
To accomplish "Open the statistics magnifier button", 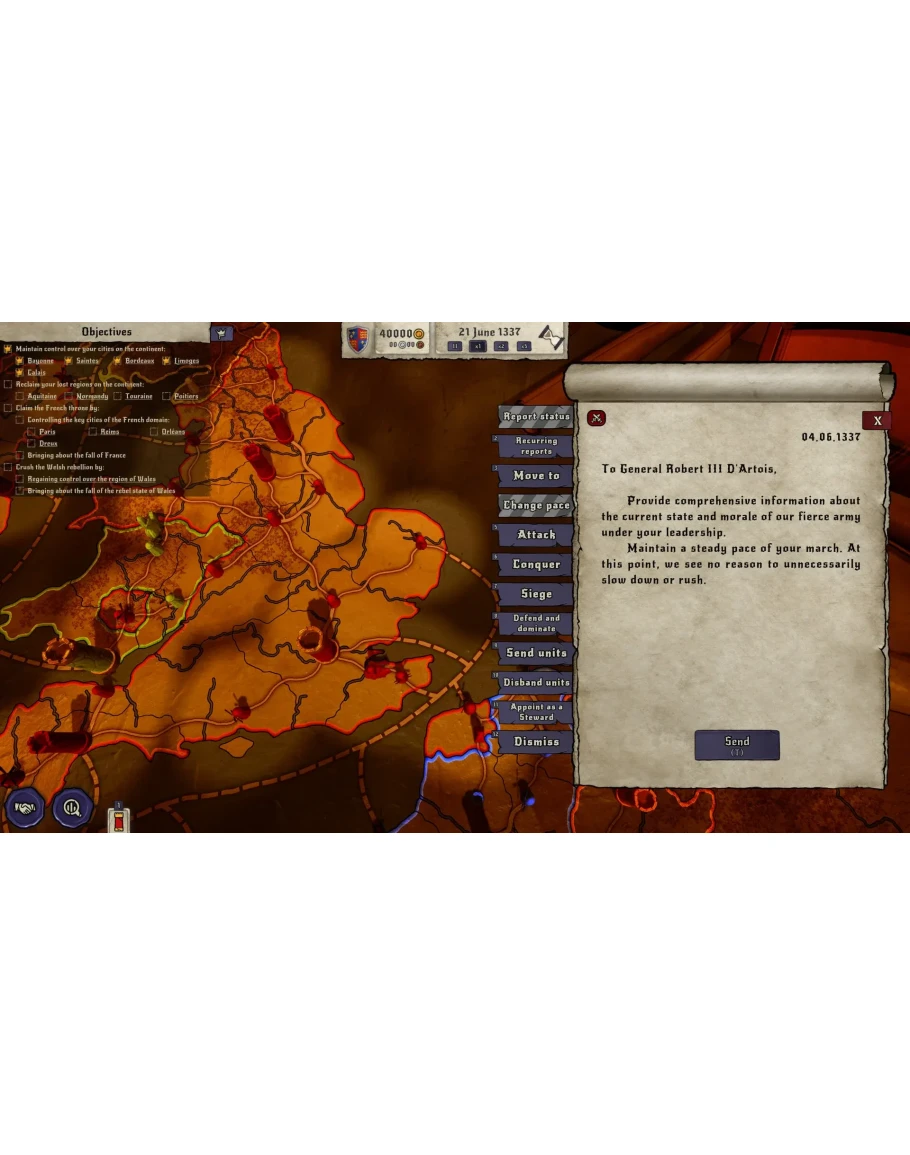I will (72, 808).
